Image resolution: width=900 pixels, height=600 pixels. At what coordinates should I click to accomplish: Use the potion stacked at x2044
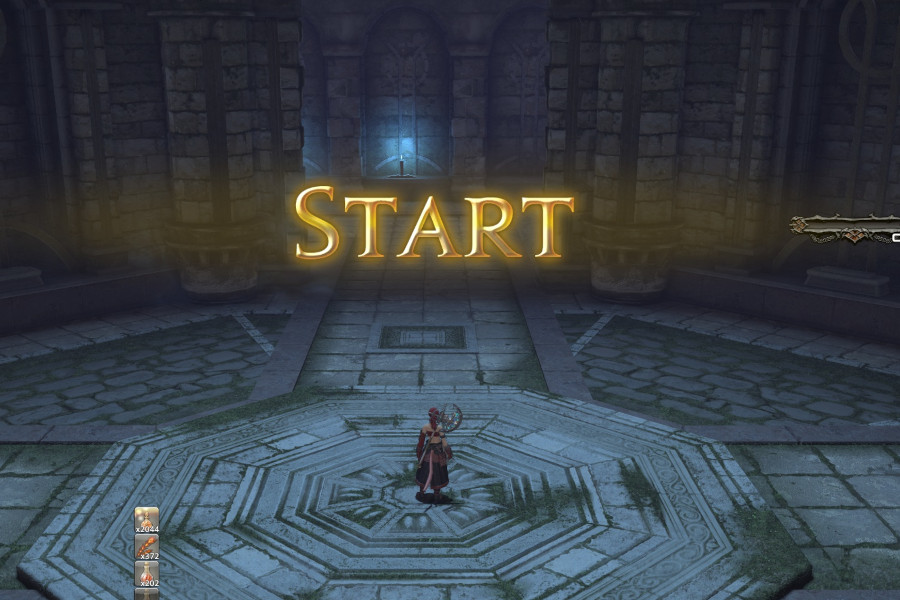[147, 521]
